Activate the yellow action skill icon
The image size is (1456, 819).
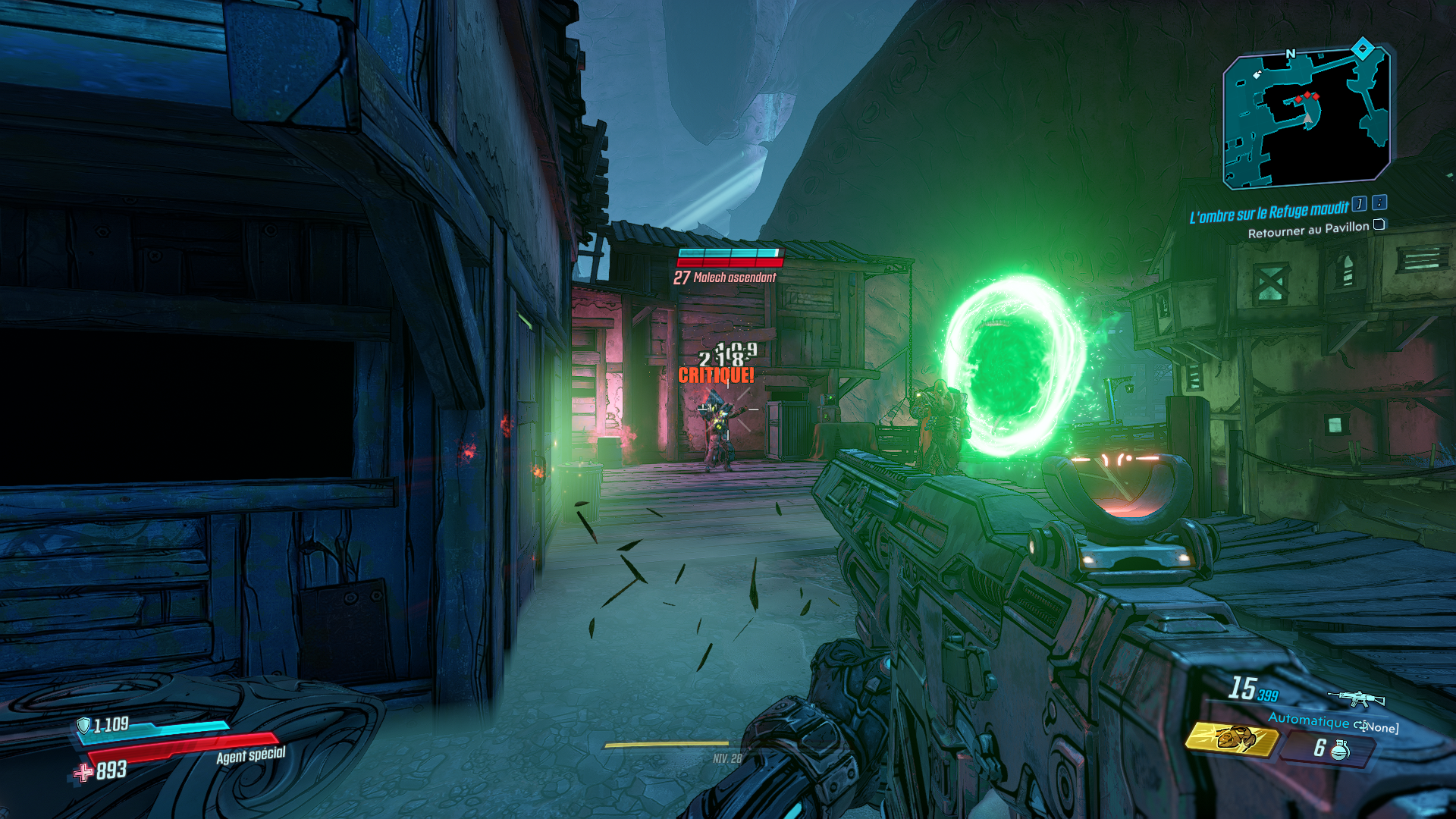pos(1232,738)
